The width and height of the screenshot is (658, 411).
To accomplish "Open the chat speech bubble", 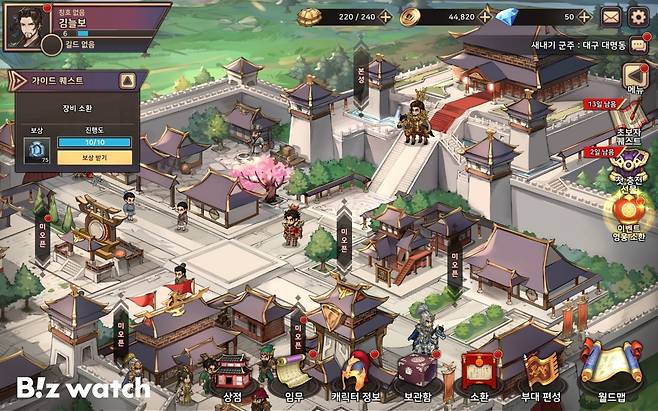I will 637,45.
